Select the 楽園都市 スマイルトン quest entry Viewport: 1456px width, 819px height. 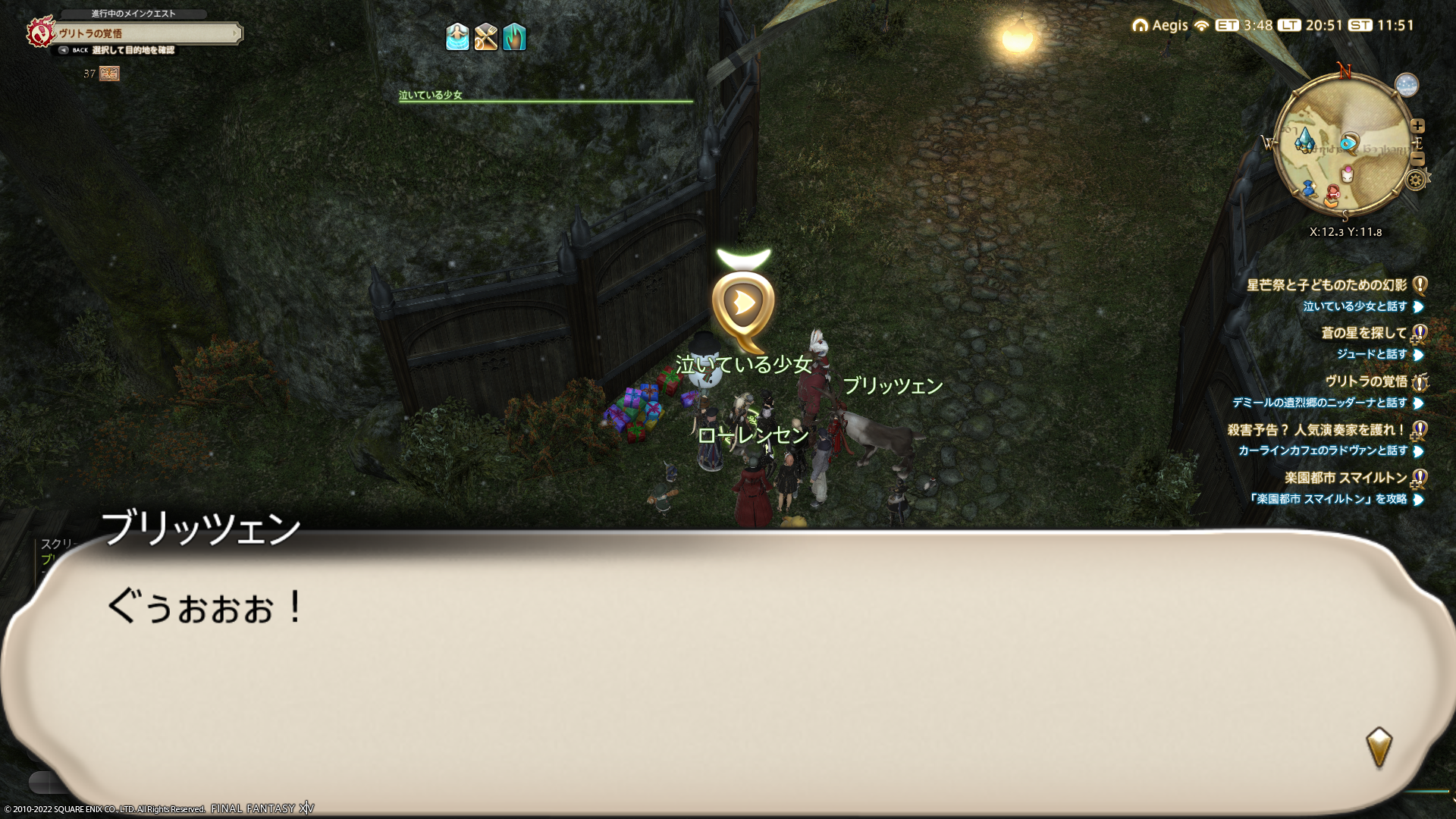[x=1345, y=478]
